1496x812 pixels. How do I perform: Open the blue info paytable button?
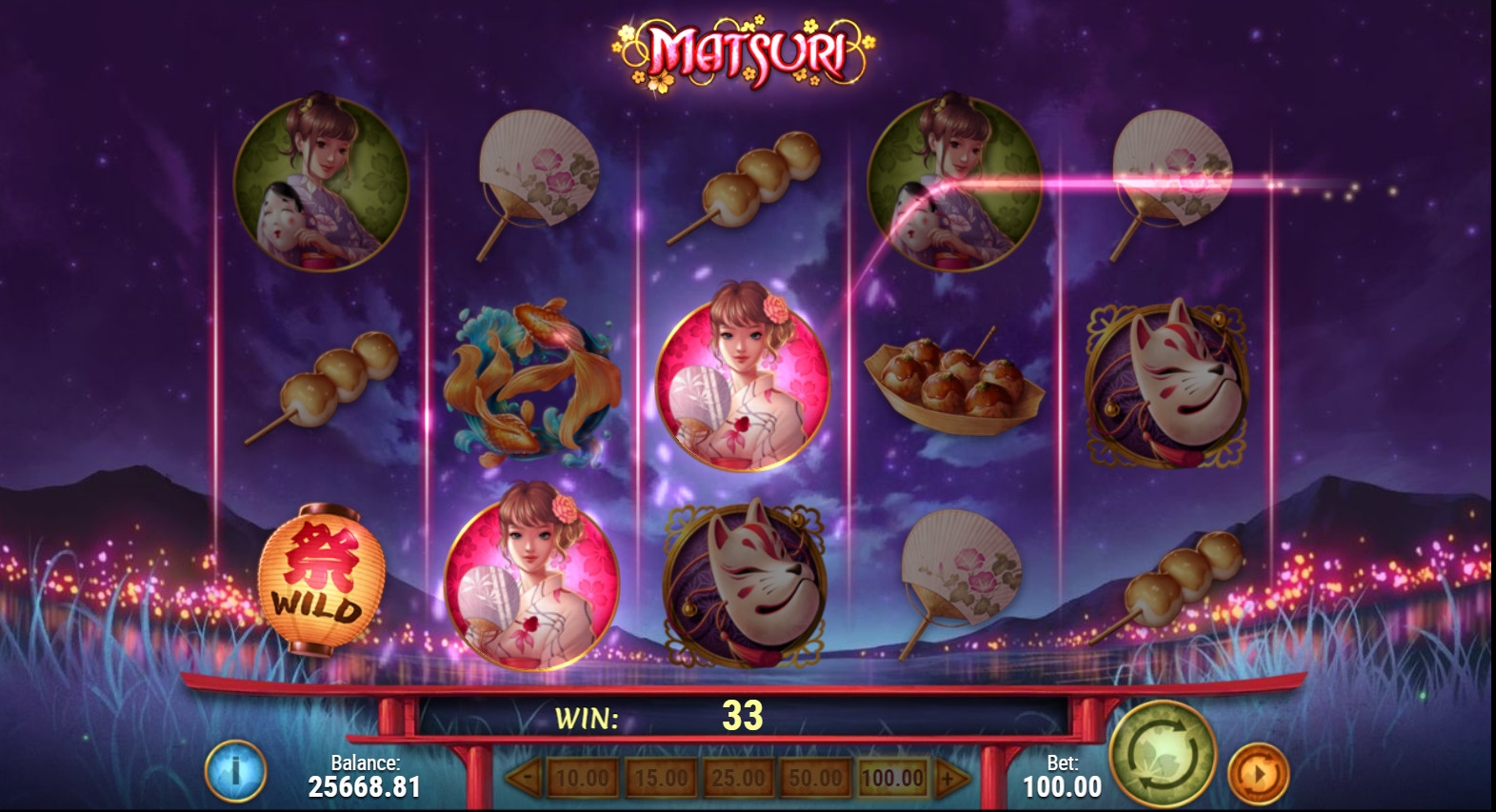235,770
